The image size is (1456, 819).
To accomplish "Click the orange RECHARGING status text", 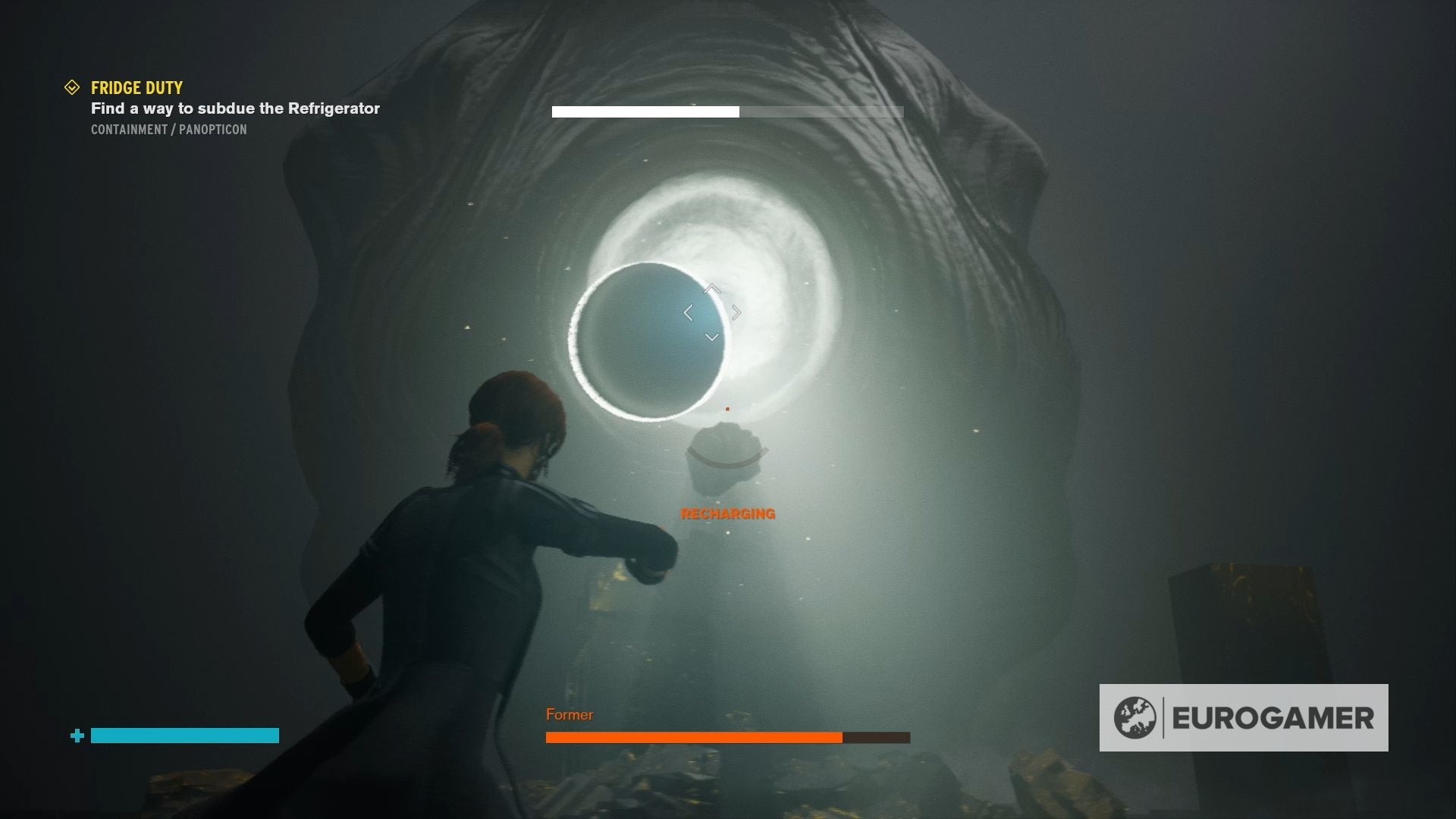I will (x=727, y=514).
